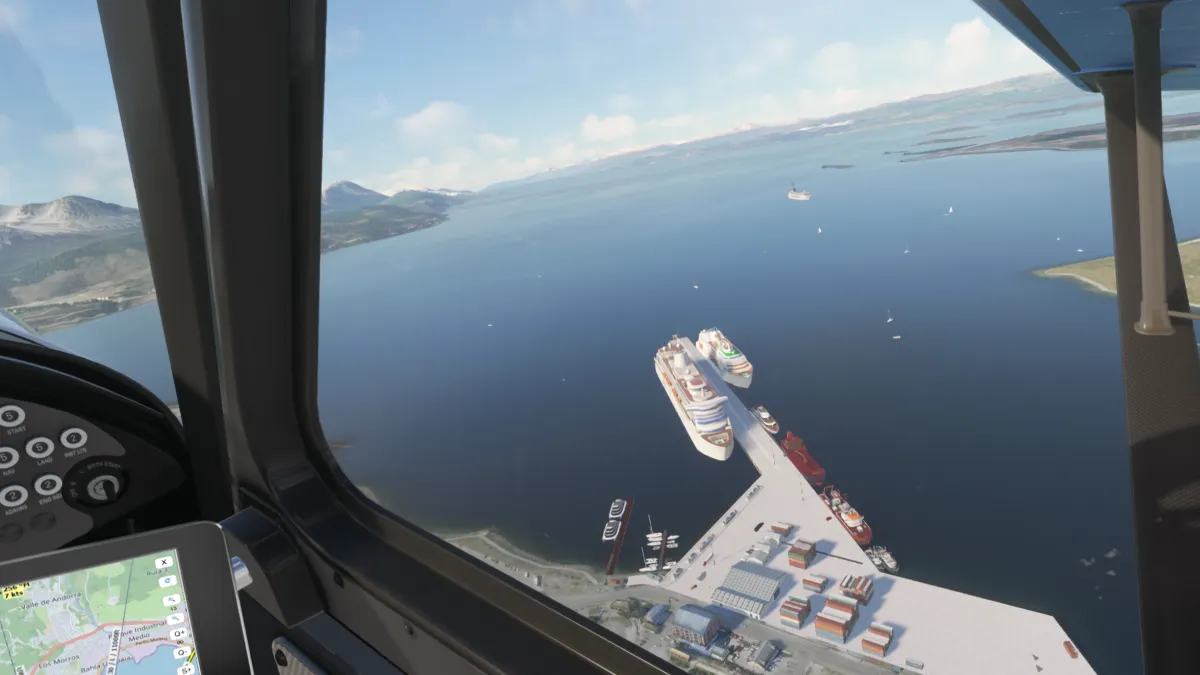Viewport: 1200px width, 675px height.
Task: Toggle the ADAHRS breaker
Action: (13, 495)
